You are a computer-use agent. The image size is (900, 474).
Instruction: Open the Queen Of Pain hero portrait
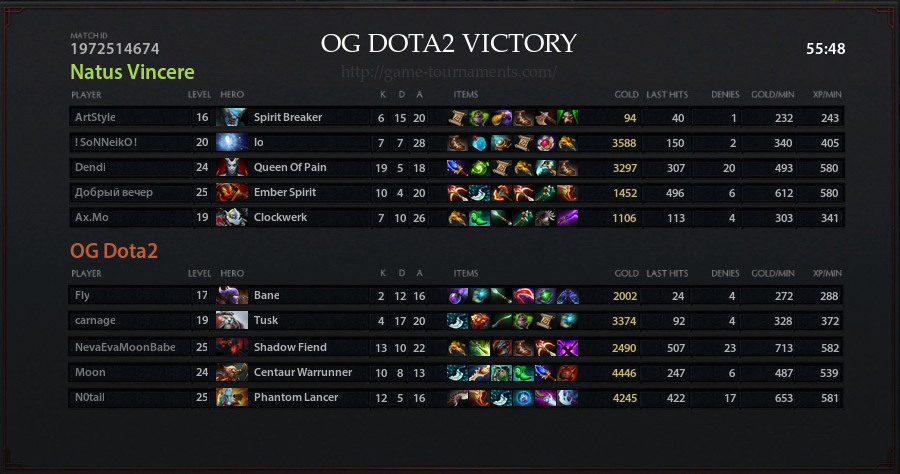point(231,168)
